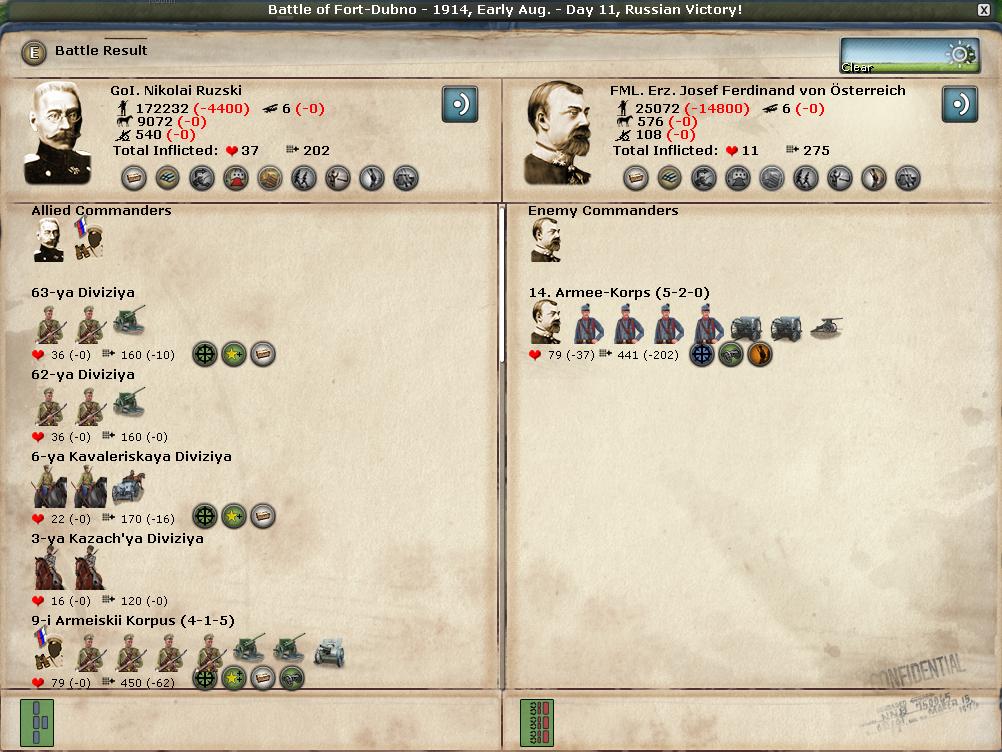Click the crosshair icon of 63-ya Diviziya
Viewport: 1002px width, 752px height.
coord(205,354)
